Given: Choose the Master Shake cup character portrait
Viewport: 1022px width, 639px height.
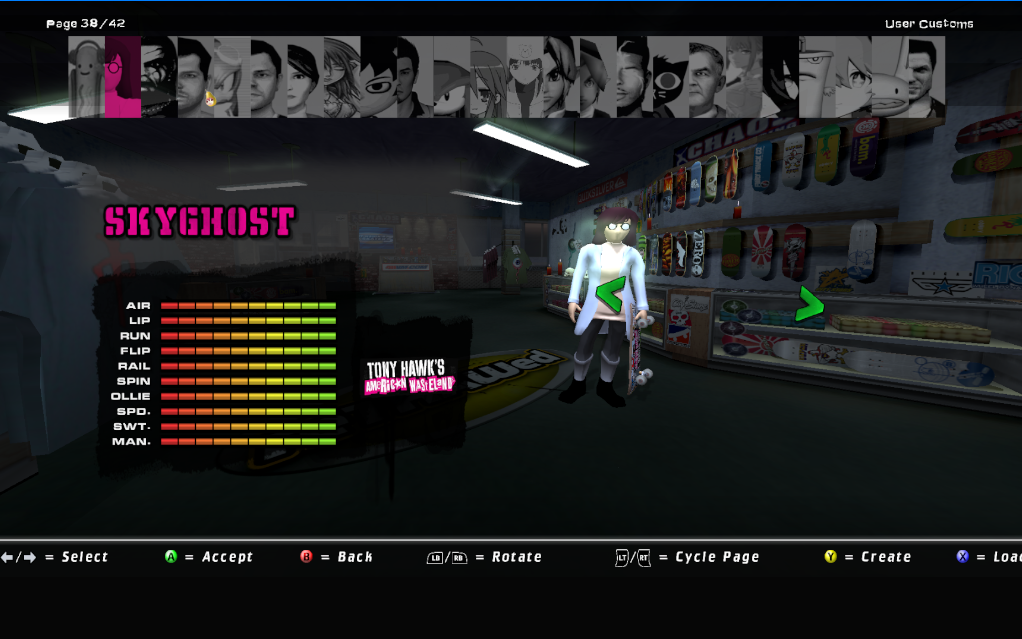Looking at the screenshot, I should tap(816, 77).
